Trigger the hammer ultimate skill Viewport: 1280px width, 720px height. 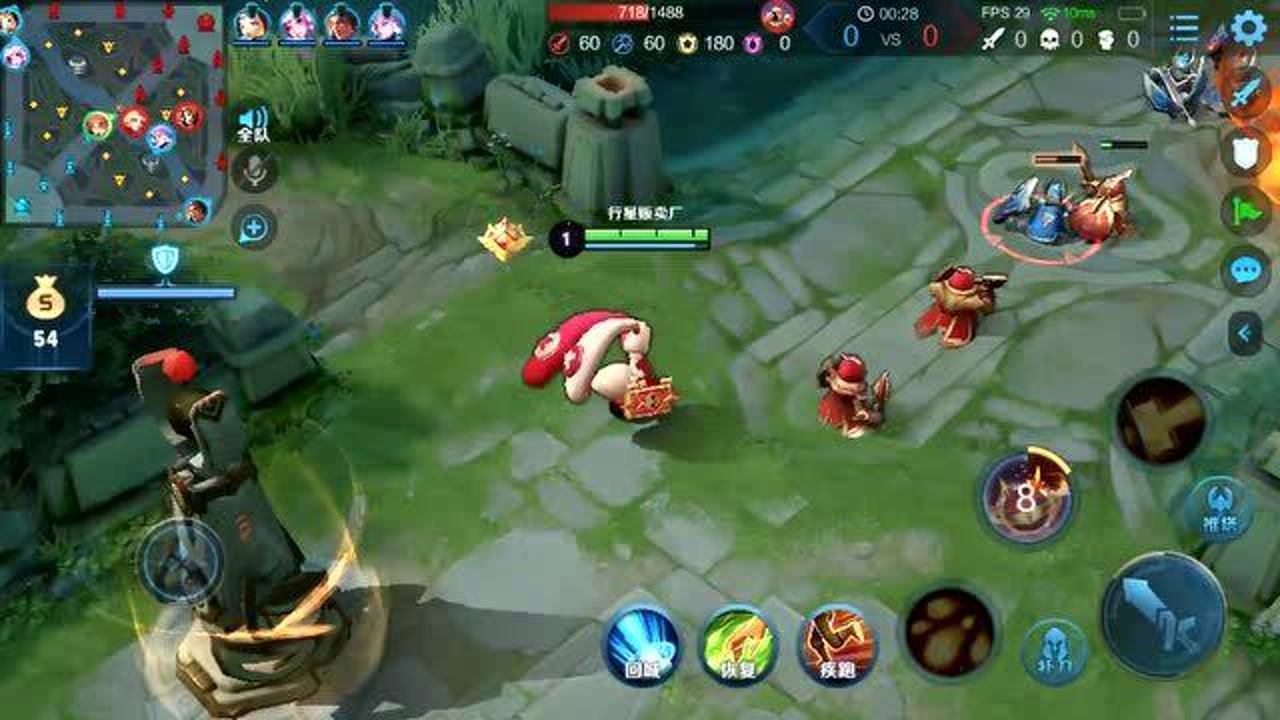pos(1160,420)
